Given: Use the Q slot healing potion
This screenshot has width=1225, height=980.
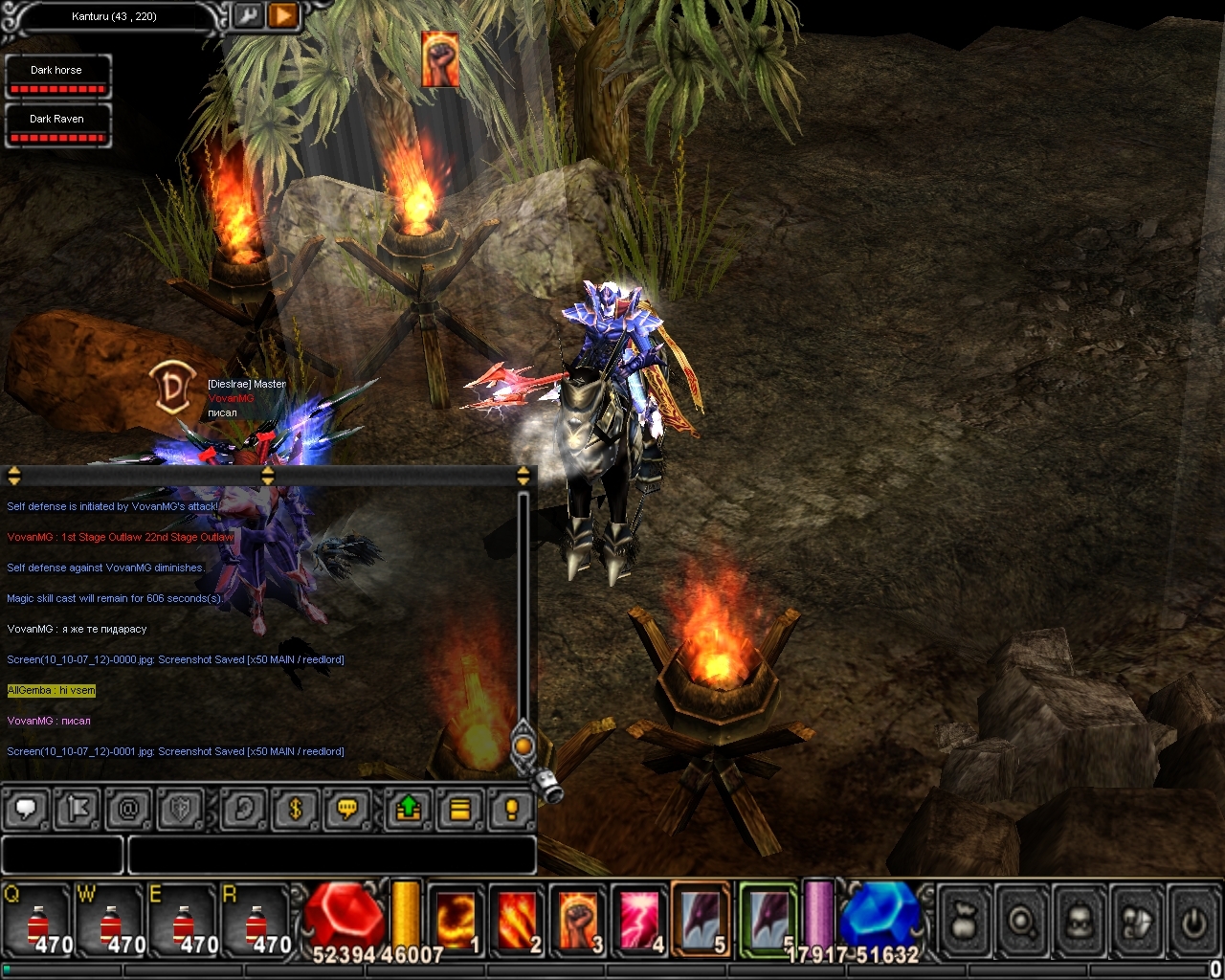Looking at the screenshot, I should tap(38, 921).
